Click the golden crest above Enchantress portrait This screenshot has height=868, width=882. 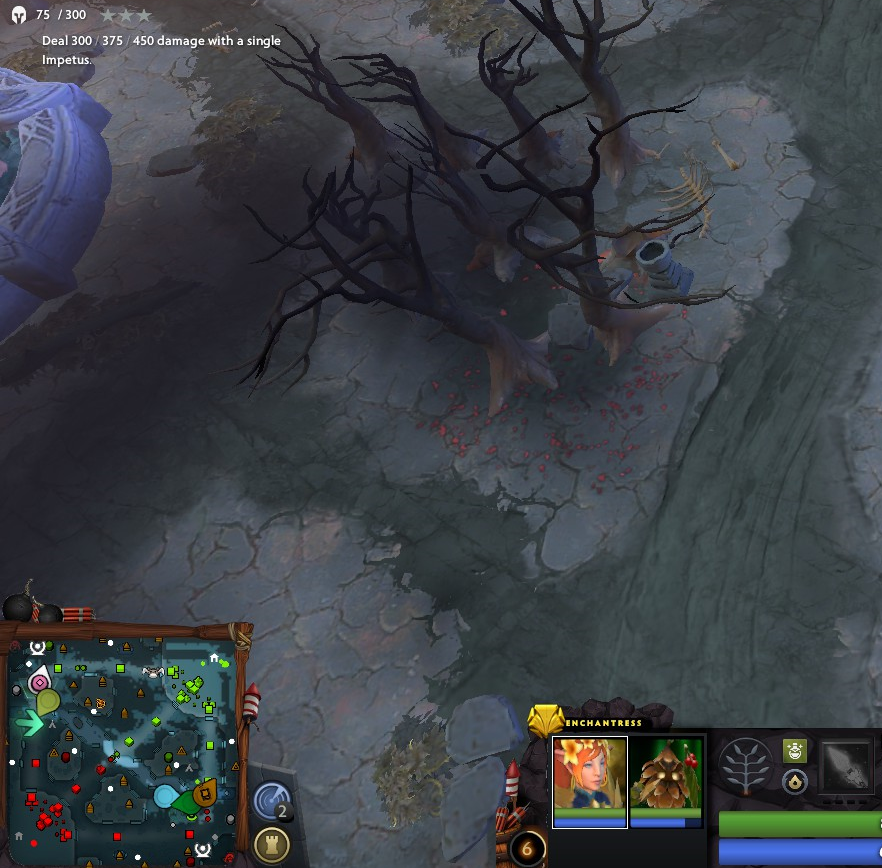(545, 720)
